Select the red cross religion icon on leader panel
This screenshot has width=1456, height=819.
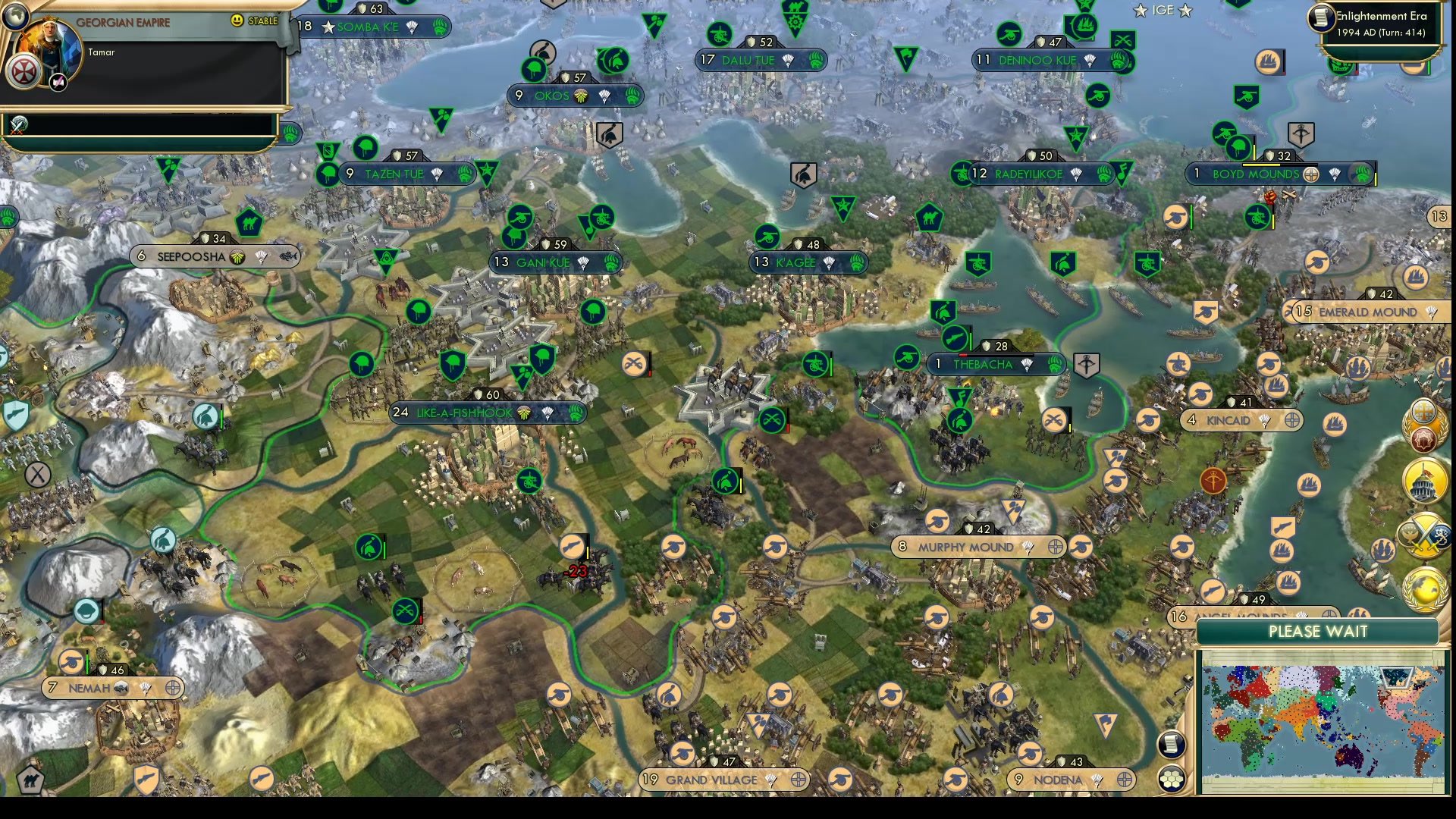24,69
